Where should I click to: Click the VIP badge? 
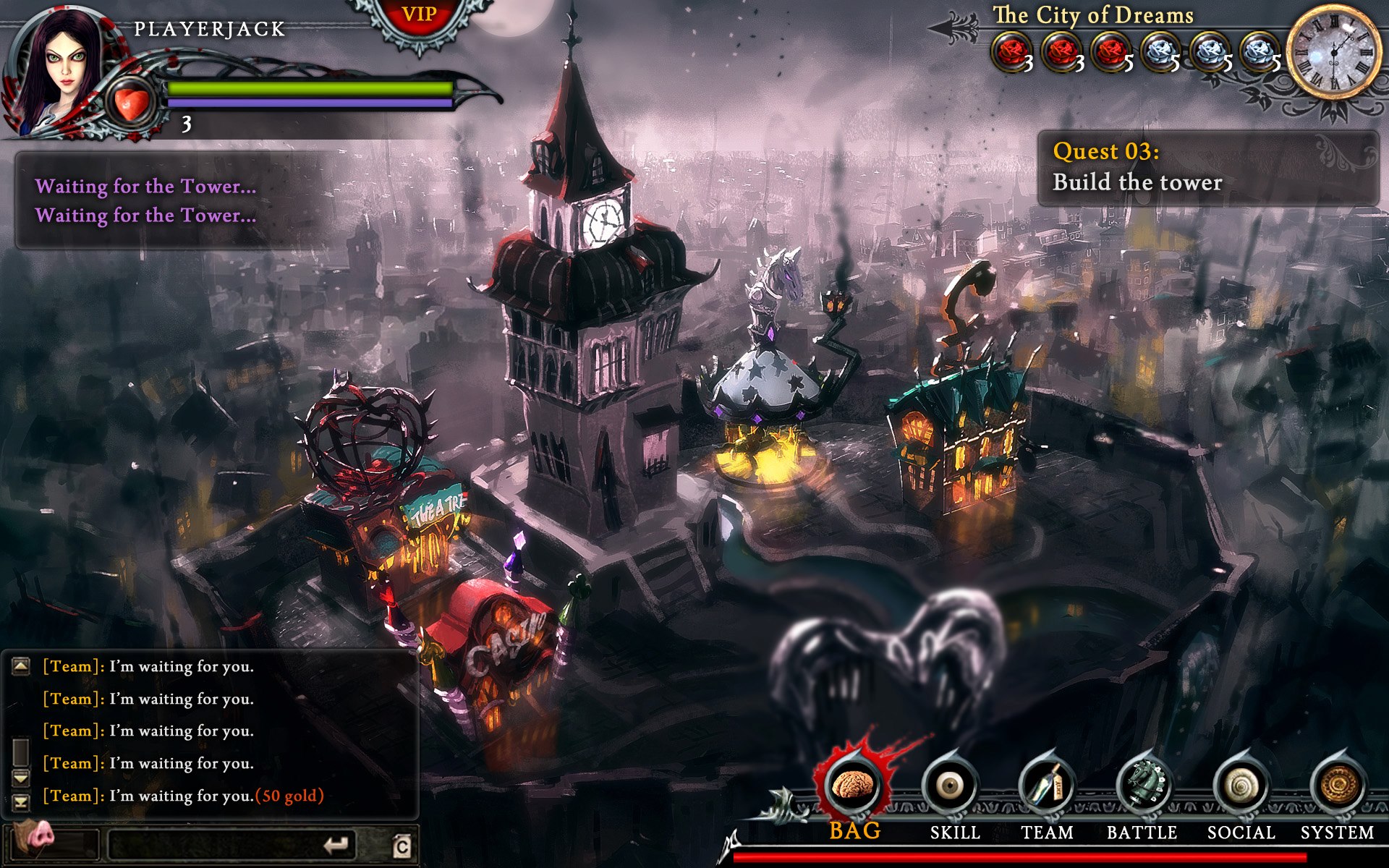[x=419, y=16]
